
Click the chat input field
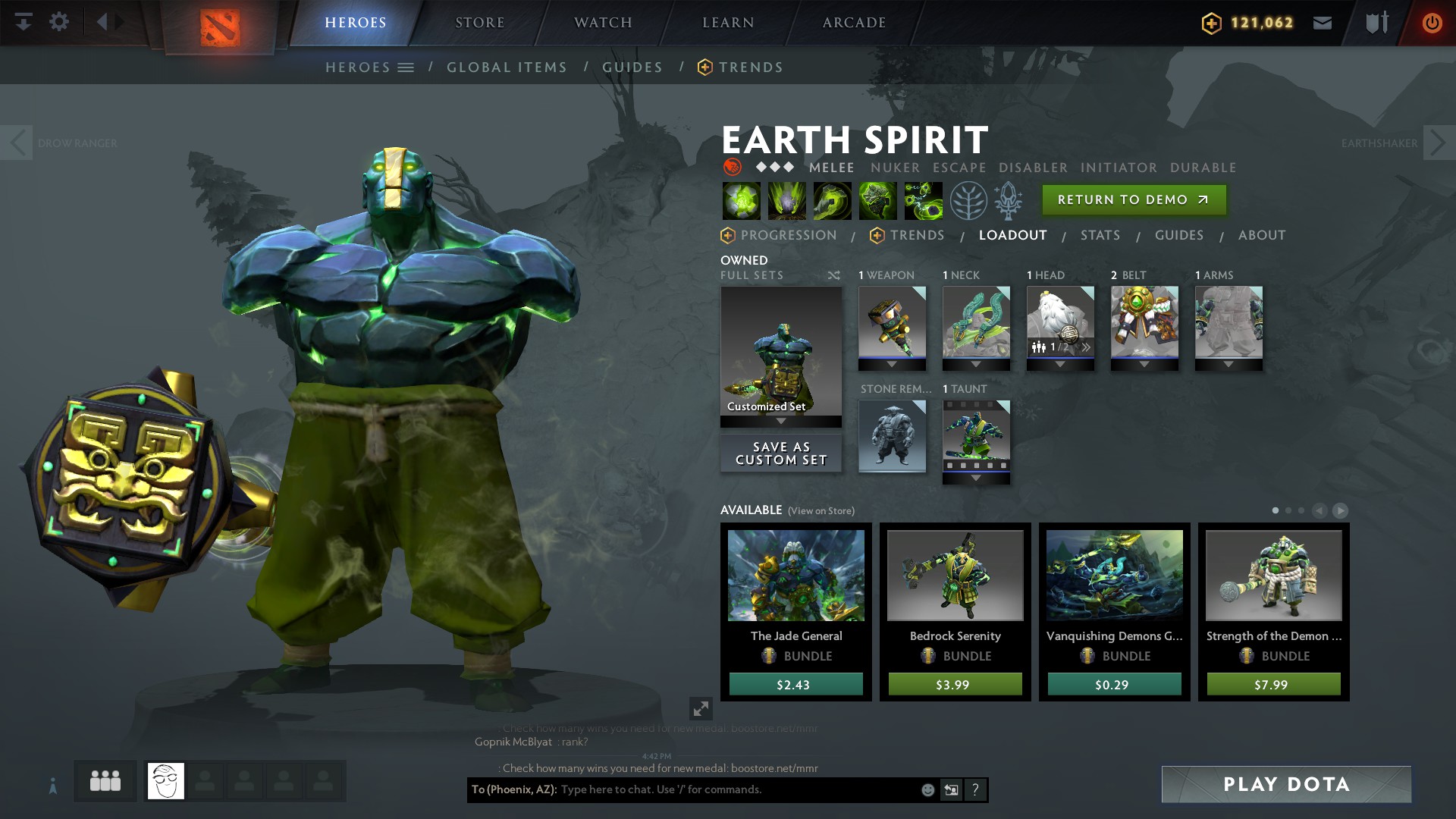click(x=720, y=789)
